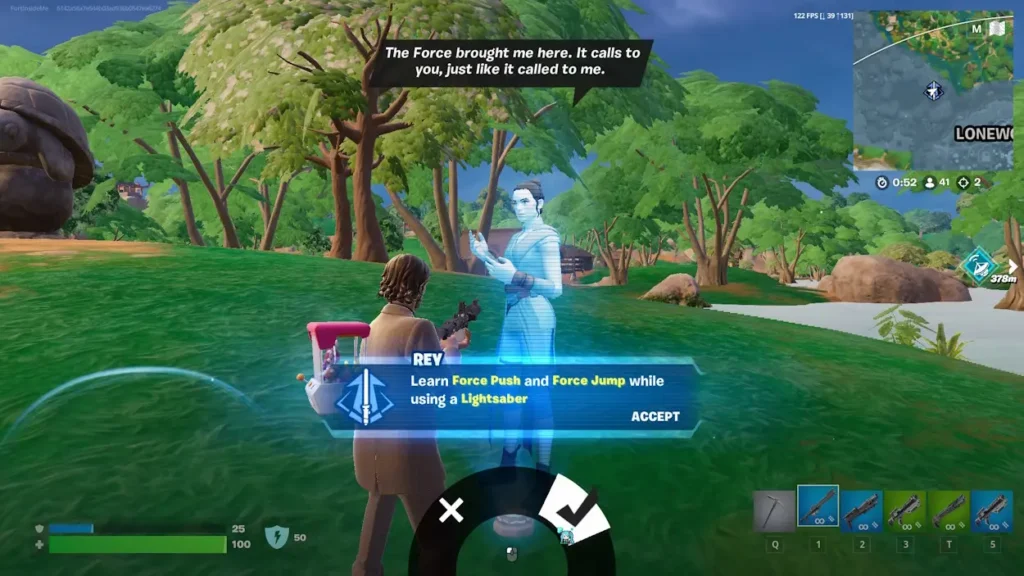The height and width of the screenshot is (576, 1024).
Task: Switch to the blue weapon in slot 2
Action: (861, 510)
